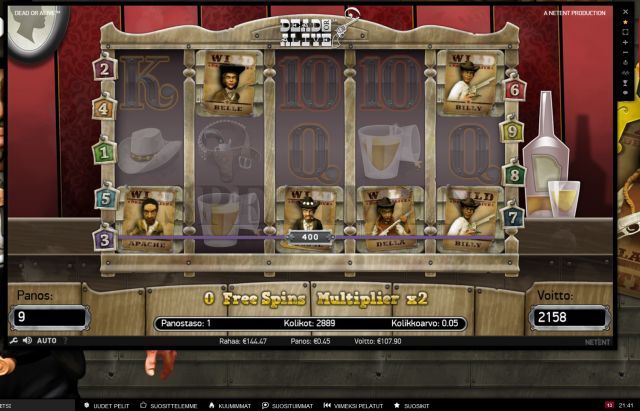Select bet line 4 marker
Screen dimensions: 640x411
click(104, 108)
